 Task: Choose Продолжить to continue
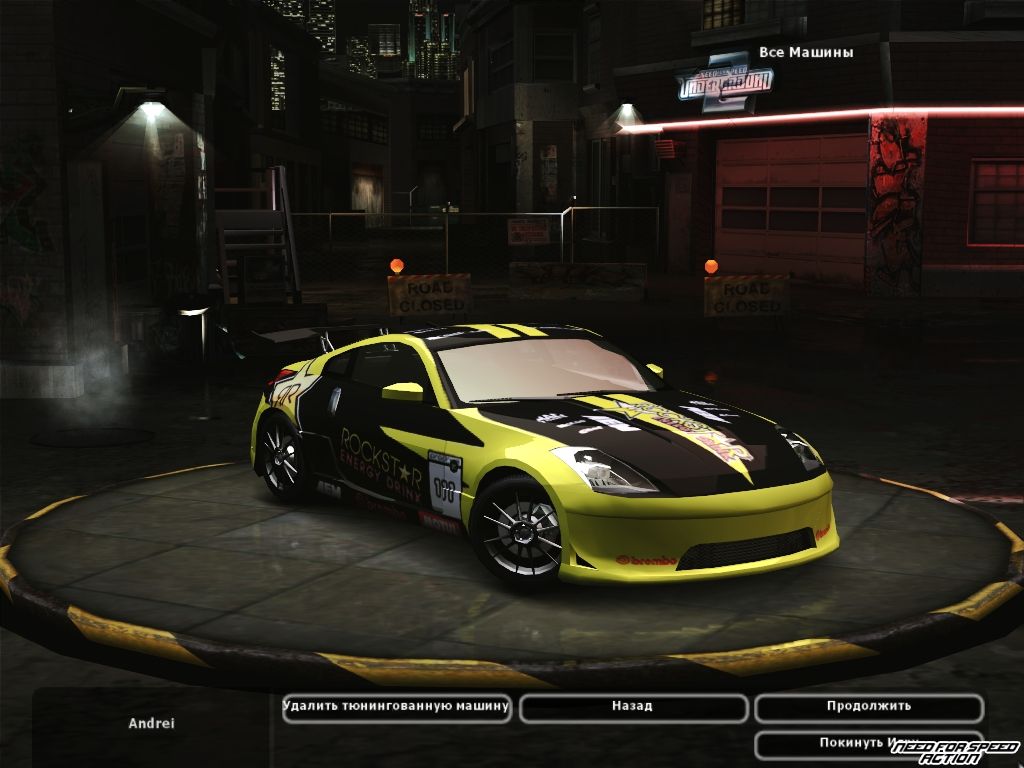[868, 707]
